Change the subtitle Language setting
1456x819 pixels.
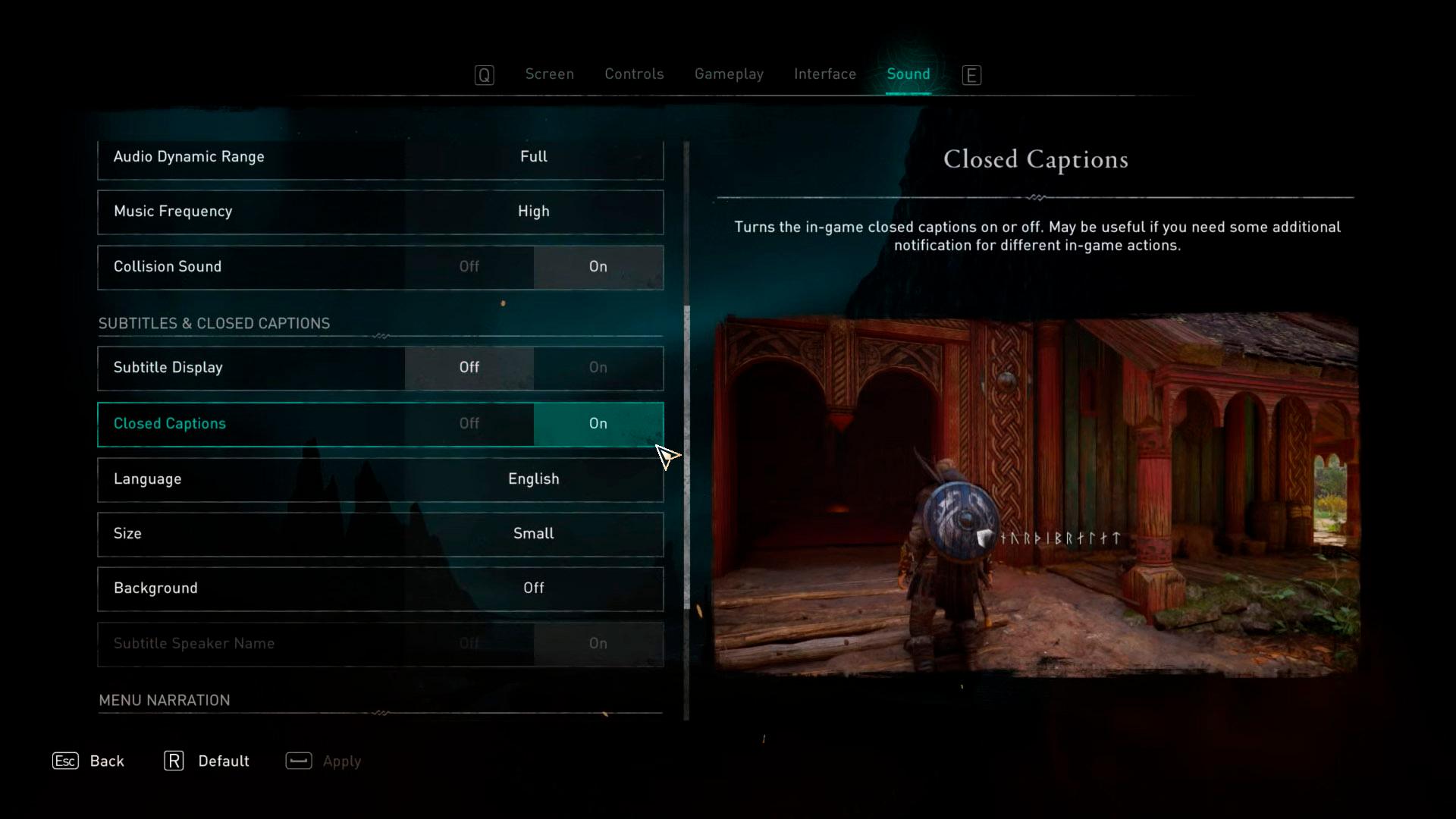(x=533, y=479)
